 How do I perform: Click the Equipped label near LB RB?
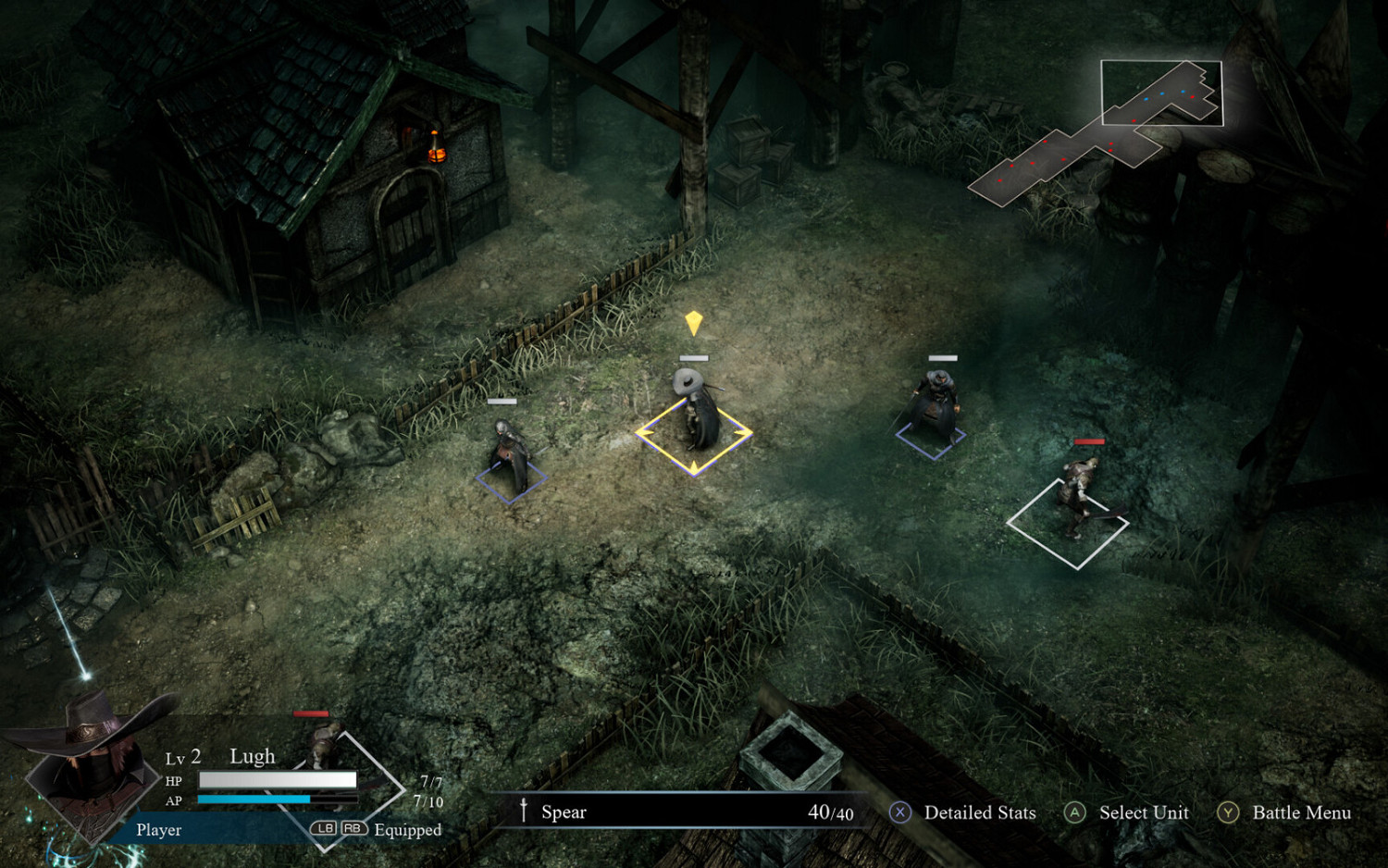tap(407, 830)
